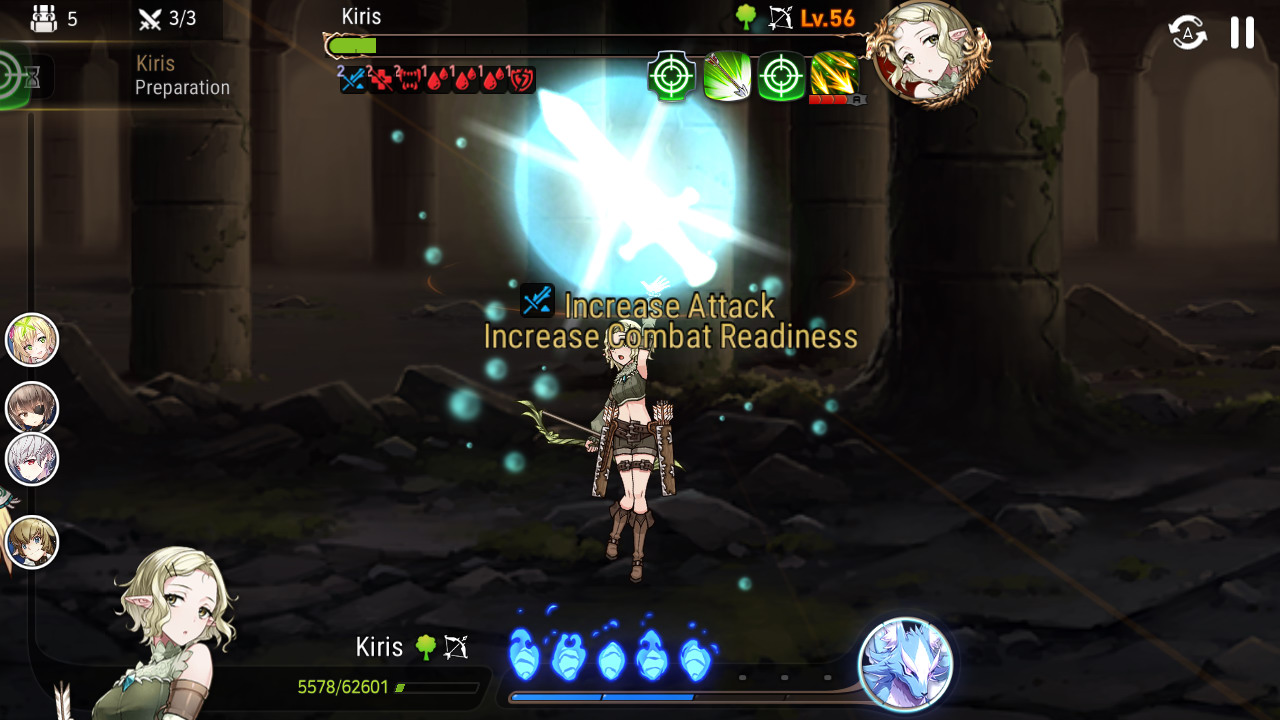The width and height of the screenshot is (1280, 720).
Task: Toggle auto battle mode
Action: [1187, 33]
